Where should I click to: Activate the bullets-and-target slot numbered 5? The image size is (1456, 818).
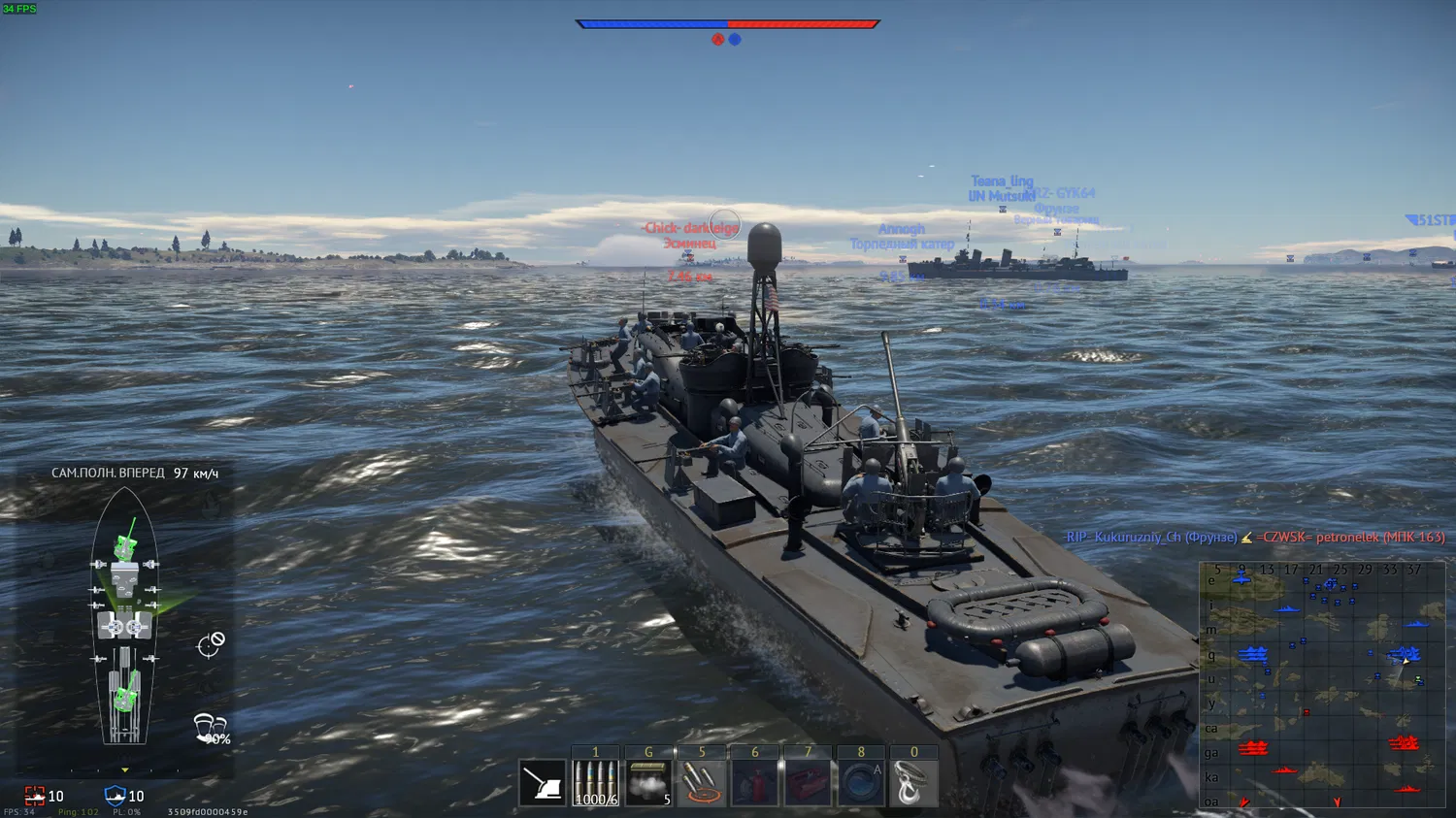click(x=702, y=783)
